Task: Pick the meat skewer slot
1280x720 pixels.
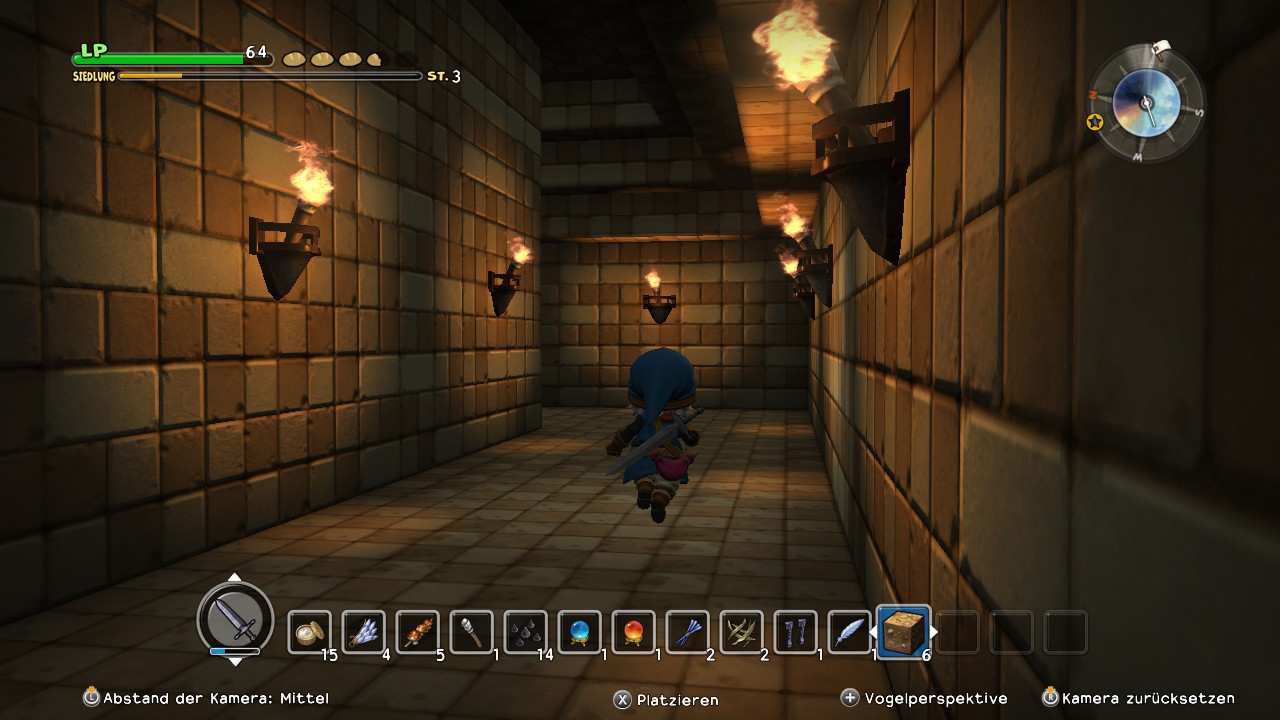Action: click(x=417, y=632)
